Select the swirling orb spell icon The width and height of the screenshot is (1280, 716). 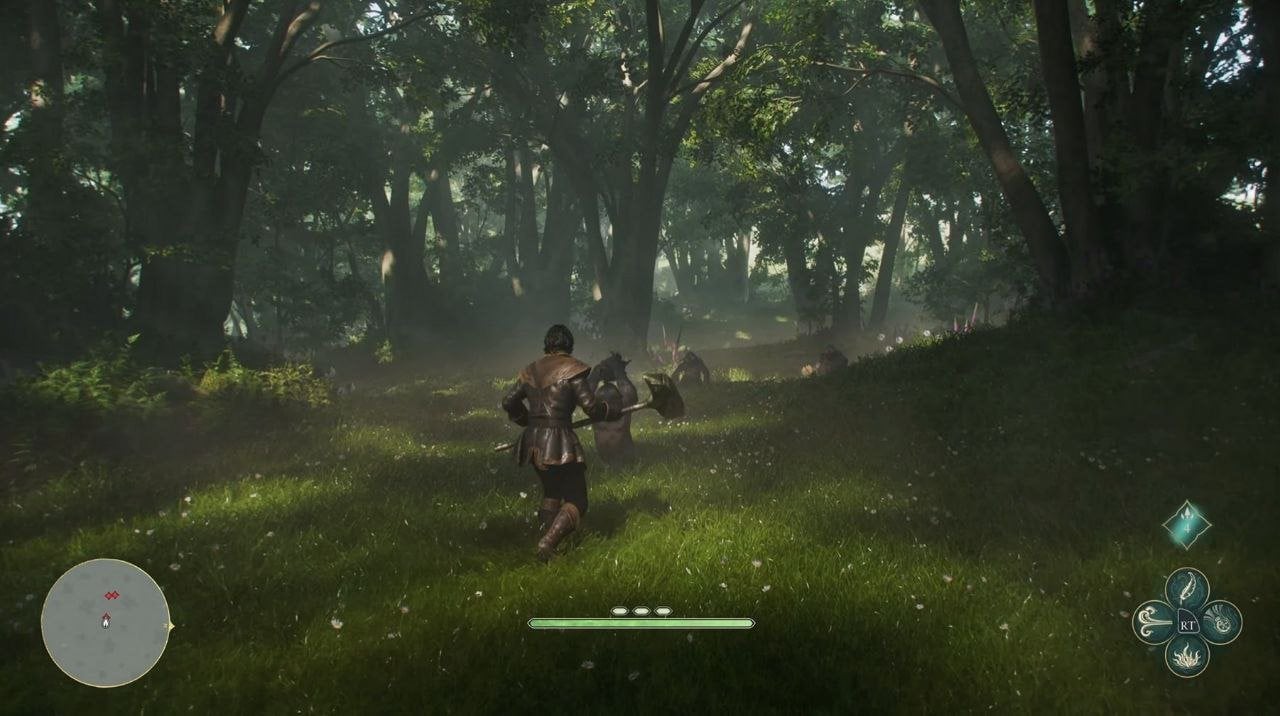click(x=1221, y=622)
